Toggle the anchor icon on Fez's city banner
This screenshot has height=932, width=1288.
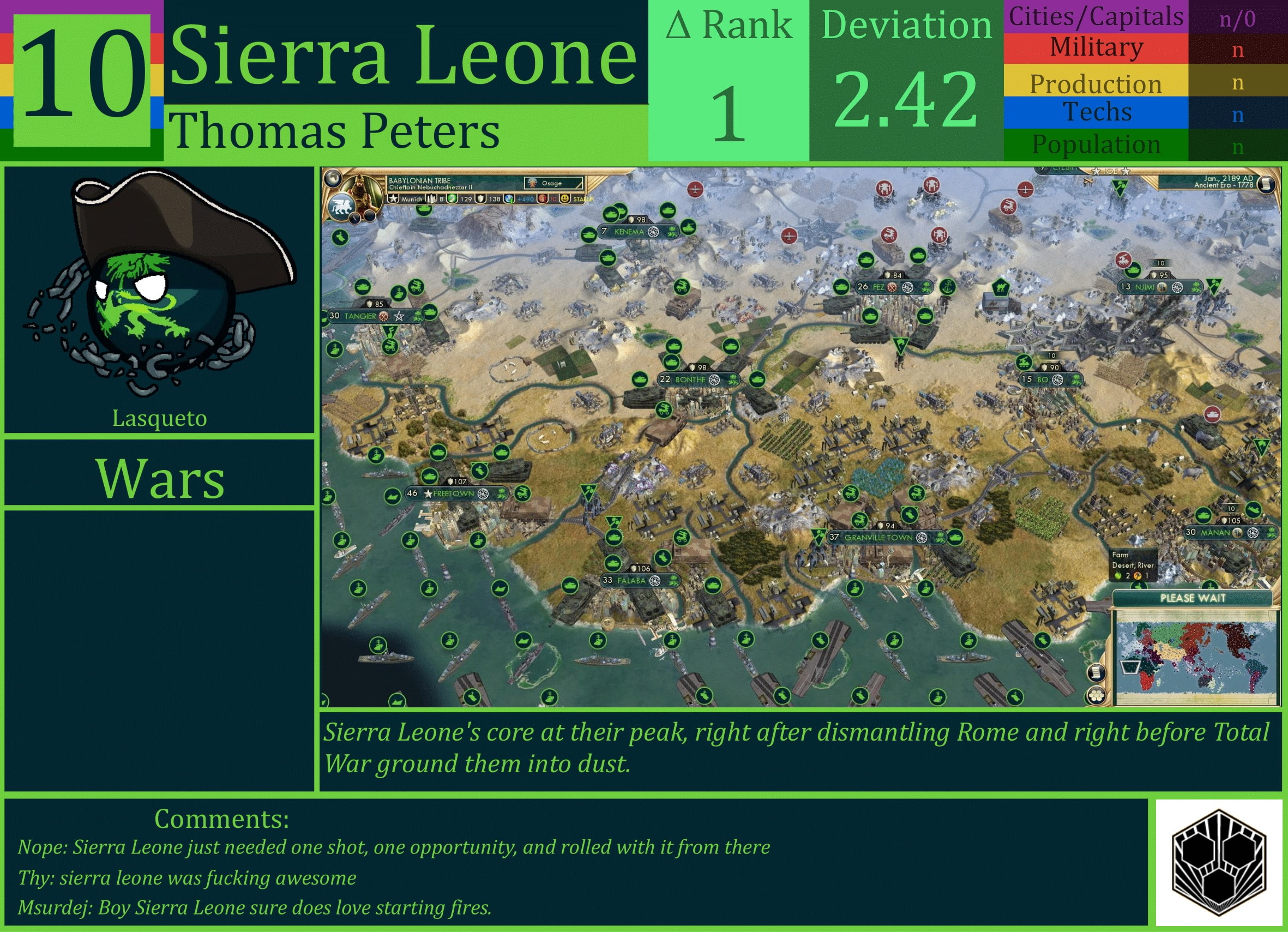point(948,287)
